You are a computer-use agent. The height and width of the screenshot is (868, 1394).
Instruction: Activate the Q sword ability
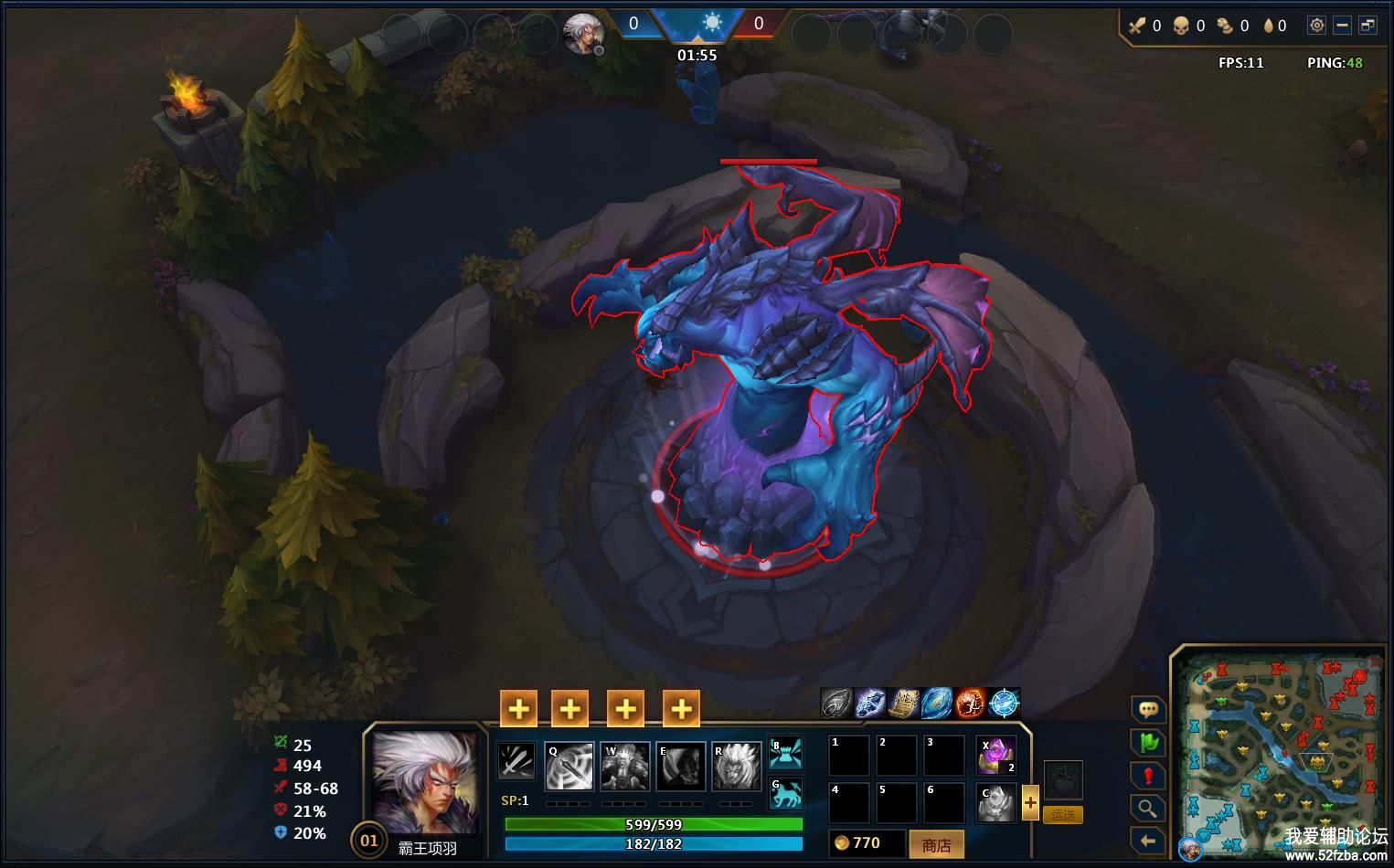[569, 766]
